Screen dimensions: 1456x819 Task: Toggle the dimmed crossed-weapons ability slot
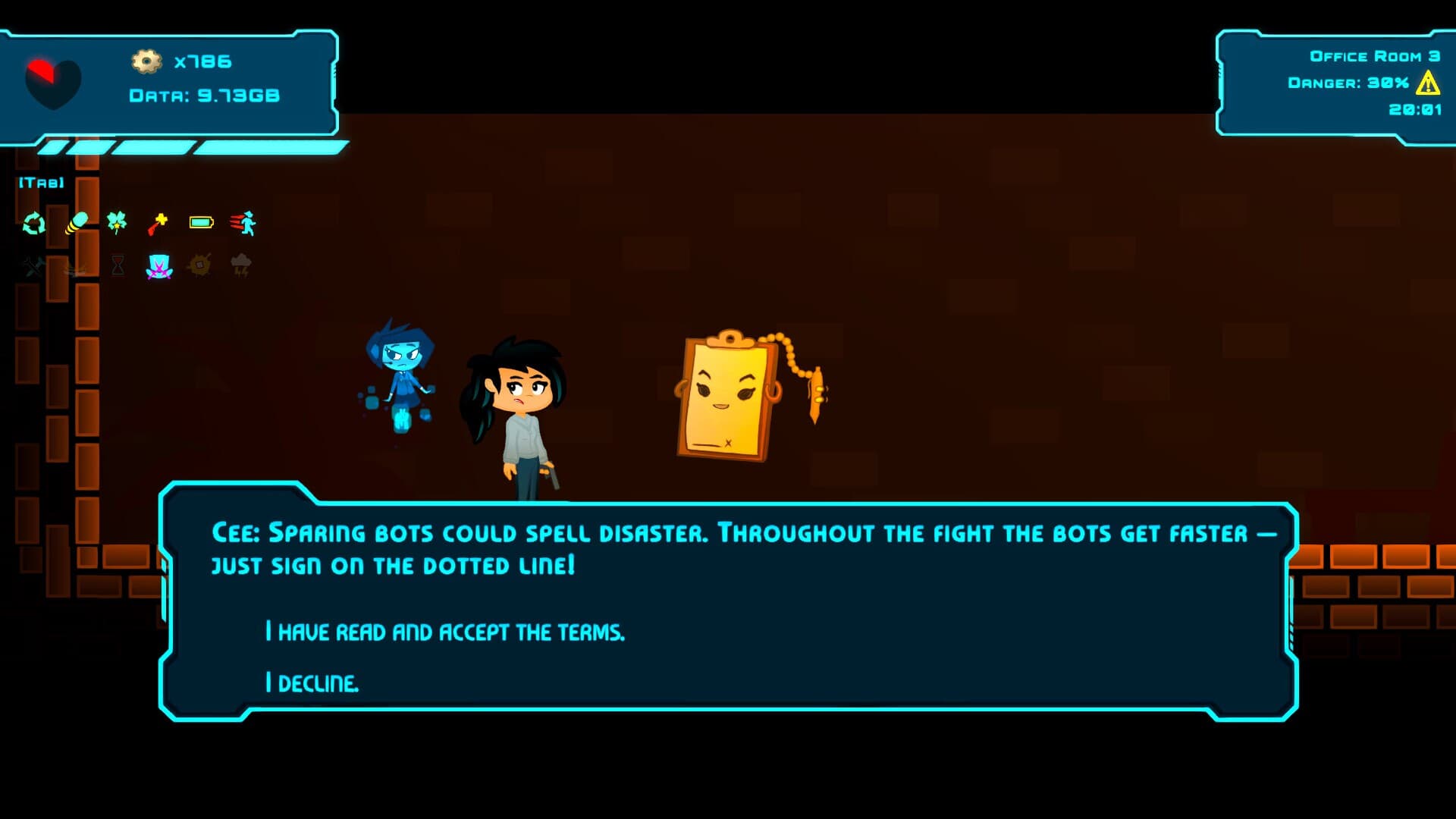(x=33, y=265)
